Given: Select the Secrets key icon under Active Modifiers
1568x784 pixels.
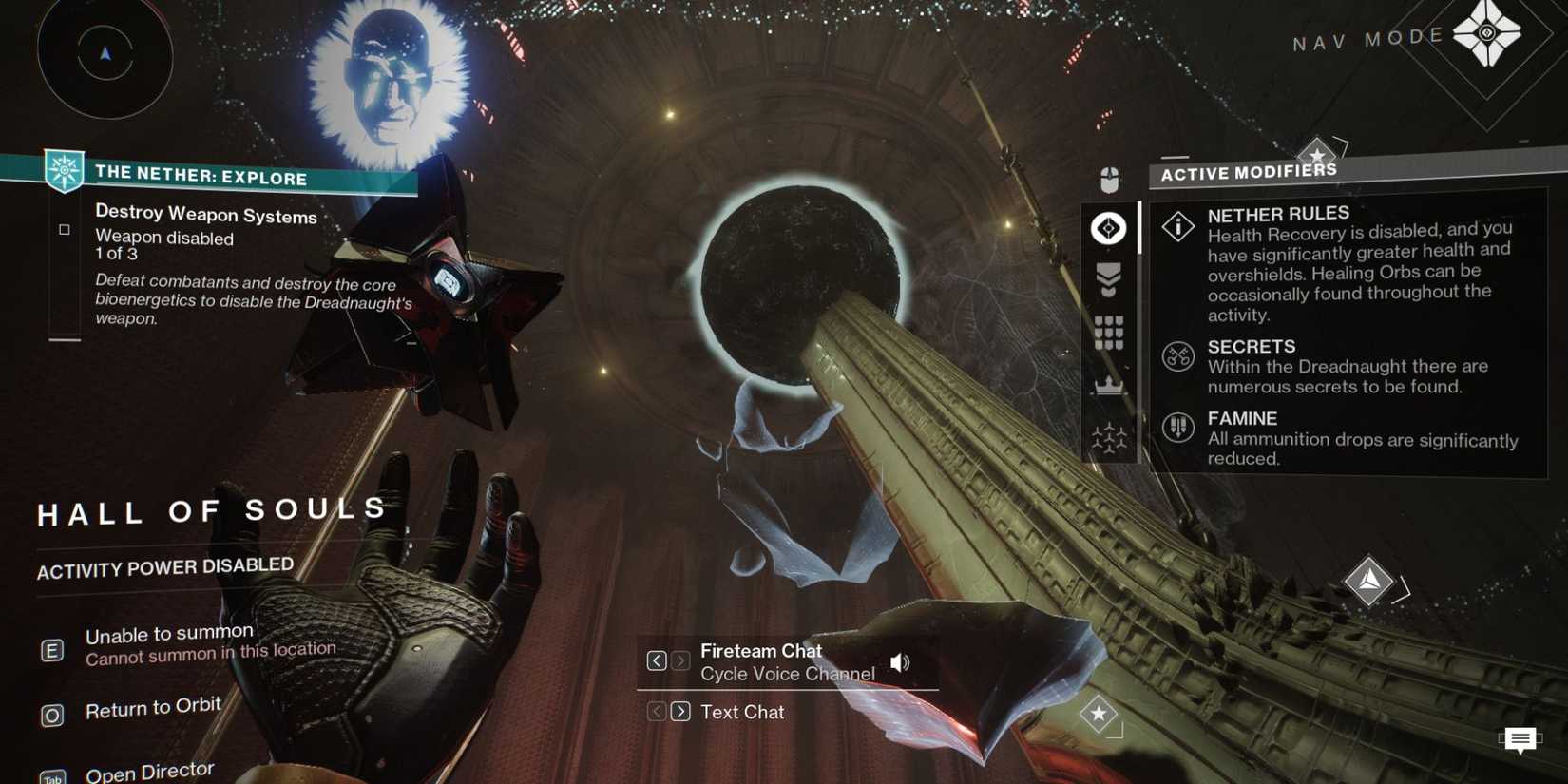Looking at the screenshot, I should pos(1176,357).
